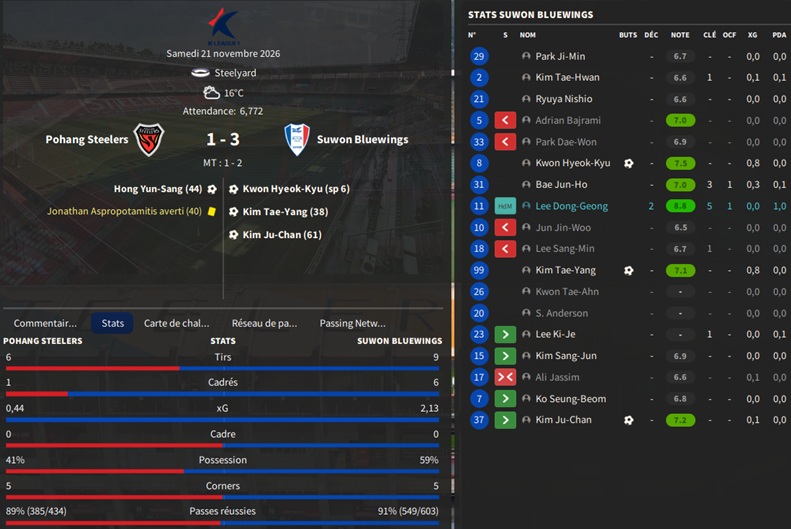Select player Park Ji-Min in the list
The height and width of the screenshot is (529, 791).
click(x=560, y=57)
